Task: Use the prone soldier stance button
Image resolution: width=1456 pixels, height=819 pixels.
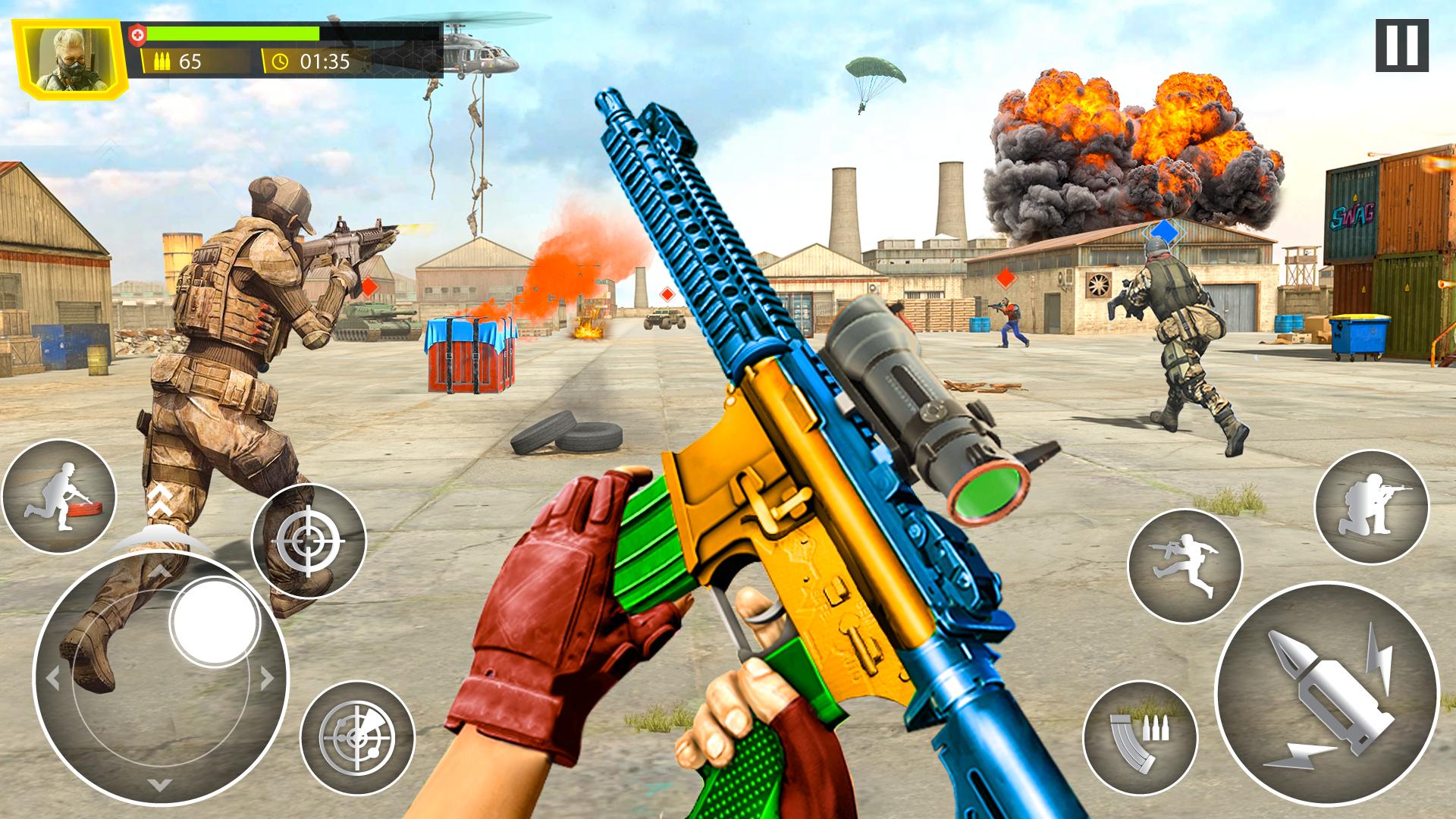Action: pos(58,497)
